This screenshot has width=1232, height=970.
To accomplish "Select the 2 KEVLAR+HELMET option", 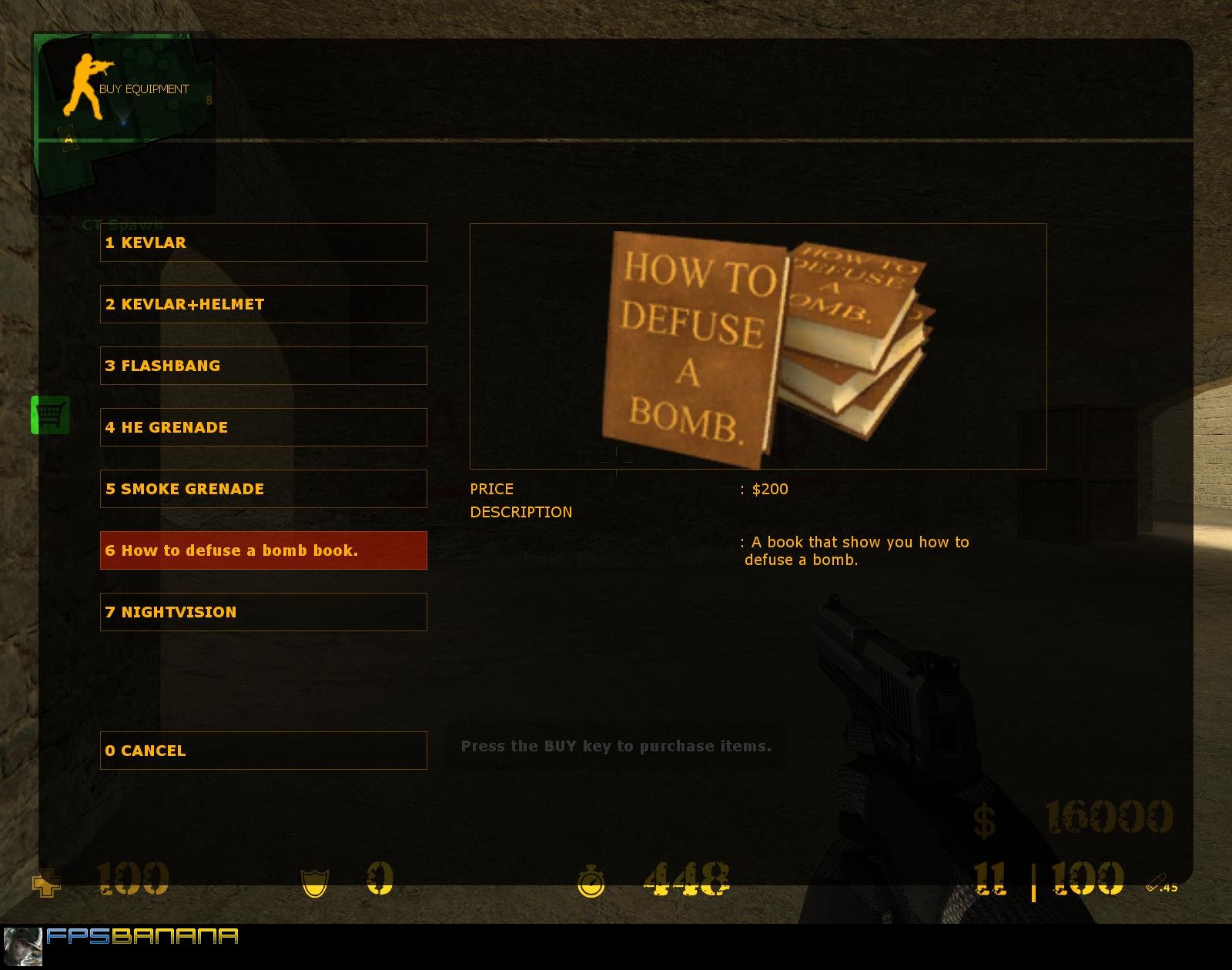I will (263, 304).
